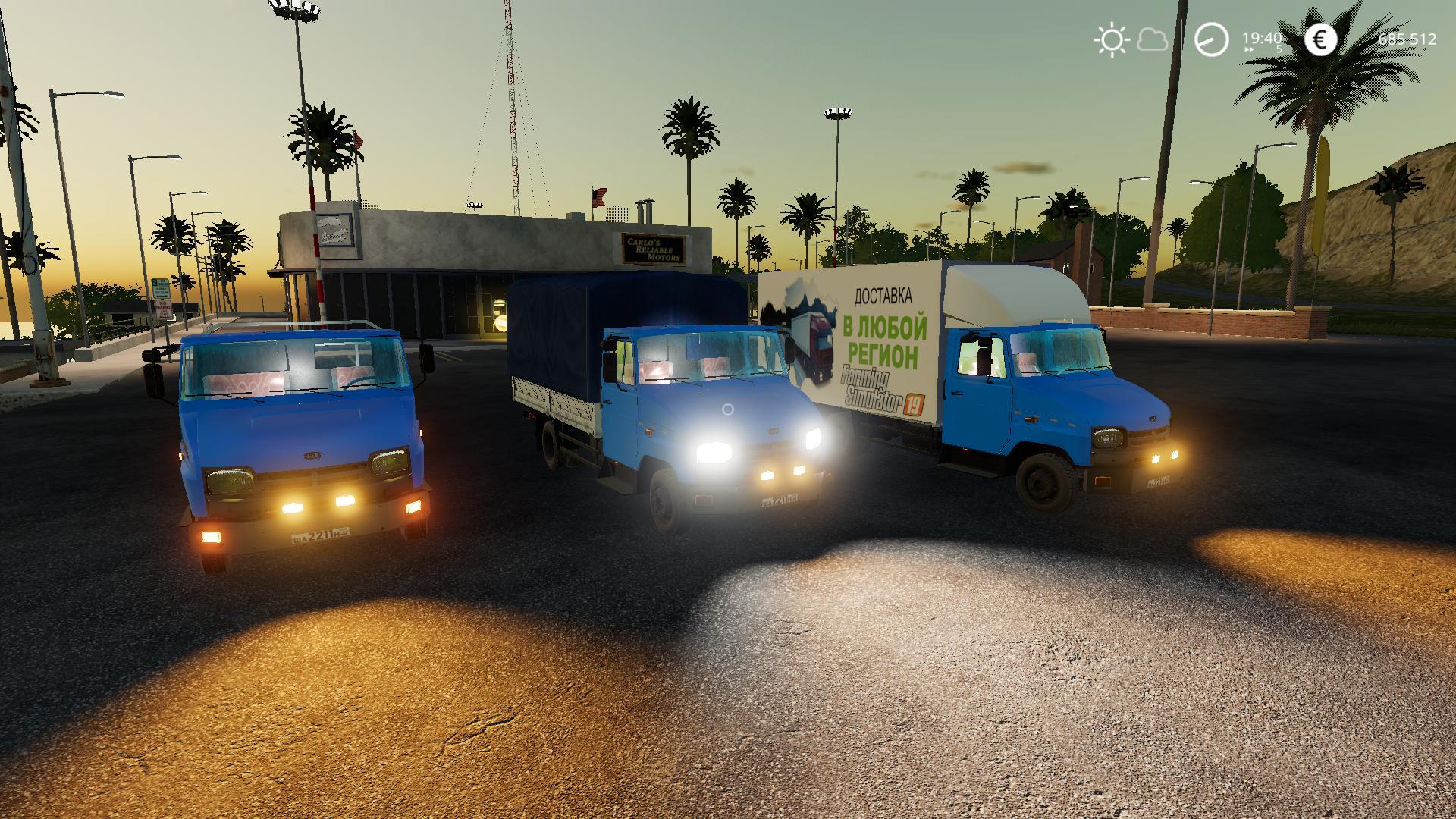Click the euro money icon
The image size is (1456, 819).
[1320, 39]
